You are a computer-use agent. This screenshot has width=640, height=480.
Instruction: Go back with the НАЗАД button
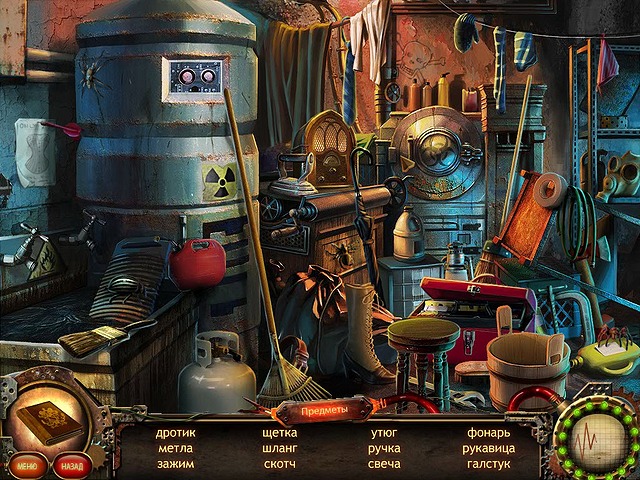coord(71,466)
